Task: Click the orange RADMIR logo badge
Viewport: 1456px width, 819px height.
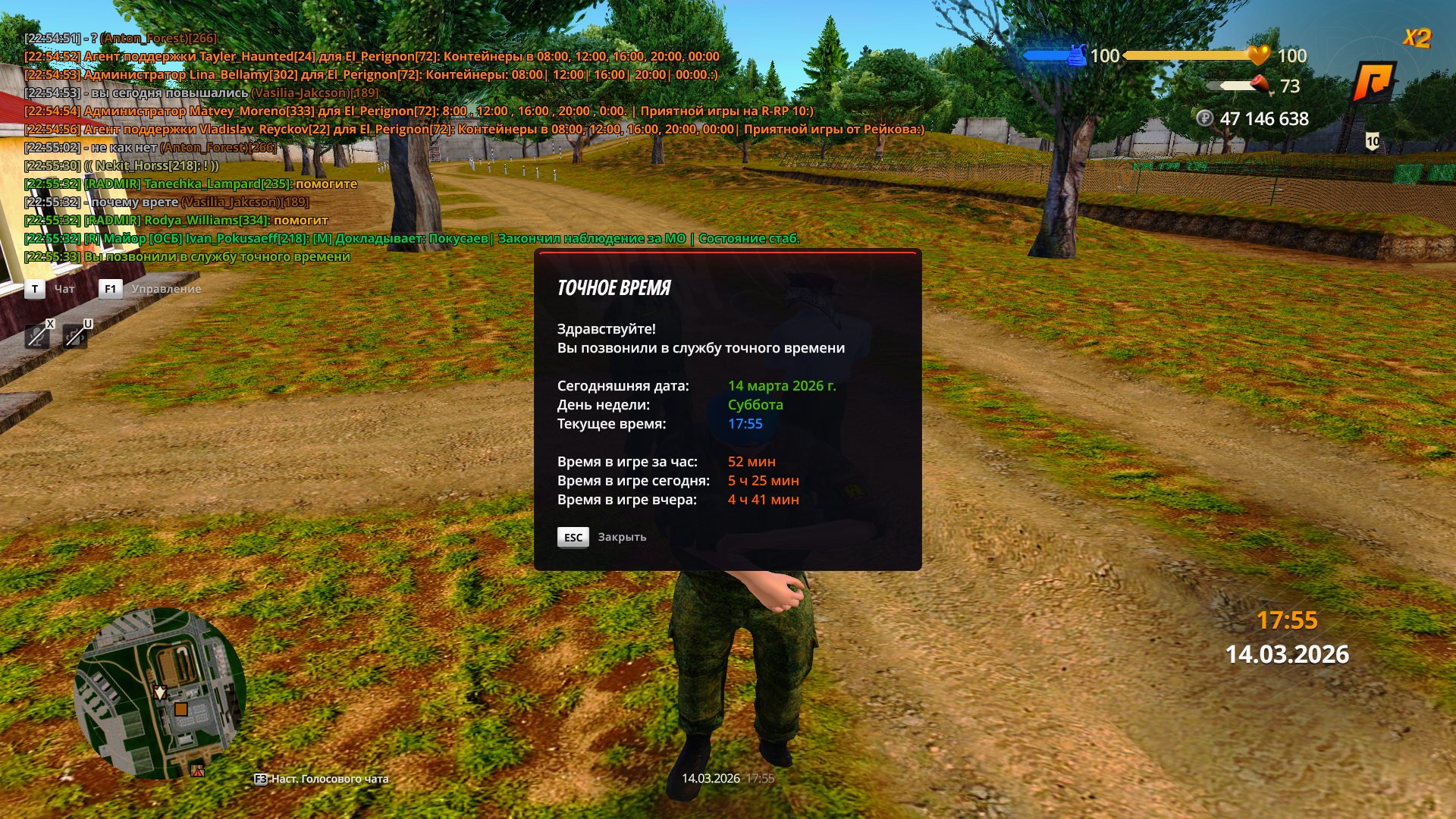Action: (1373, 82)
